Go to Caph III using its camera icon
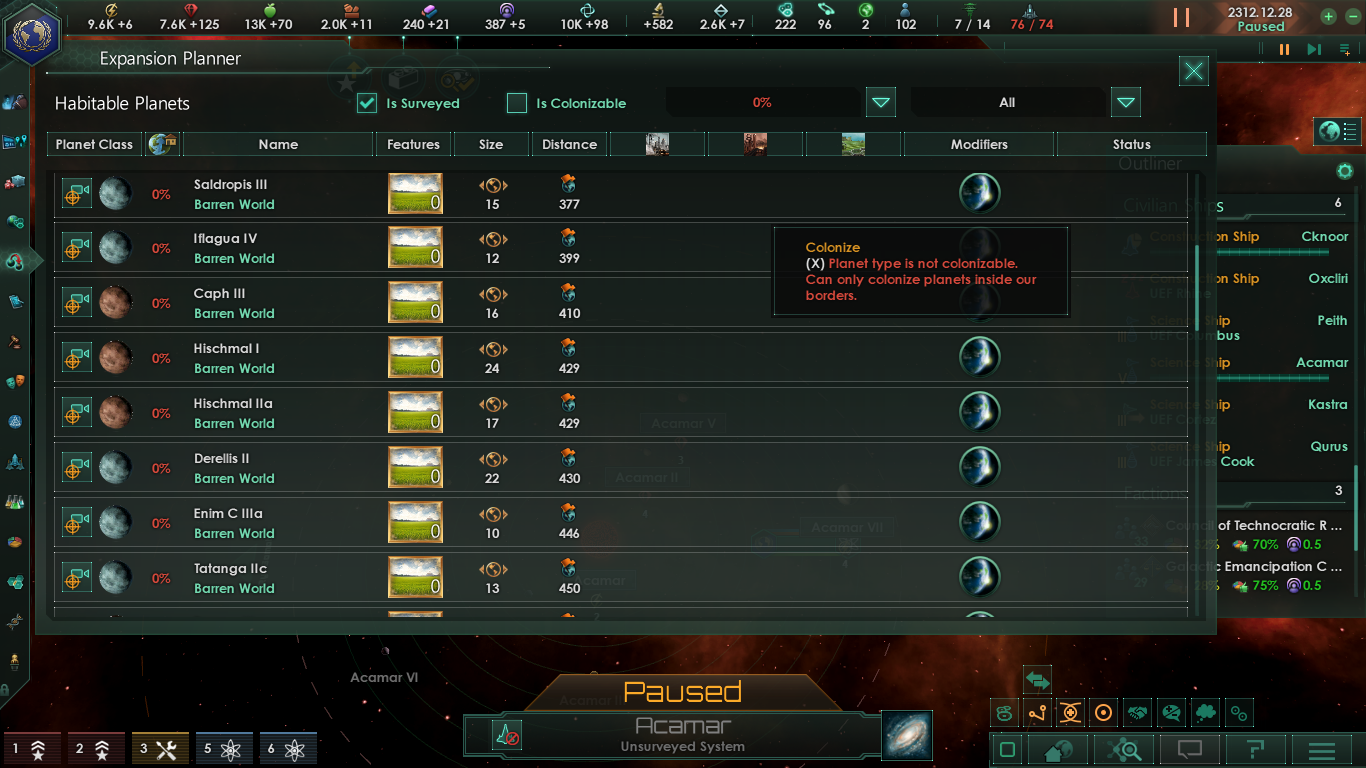Screen dimensions: 1366x768 point(77,303)
